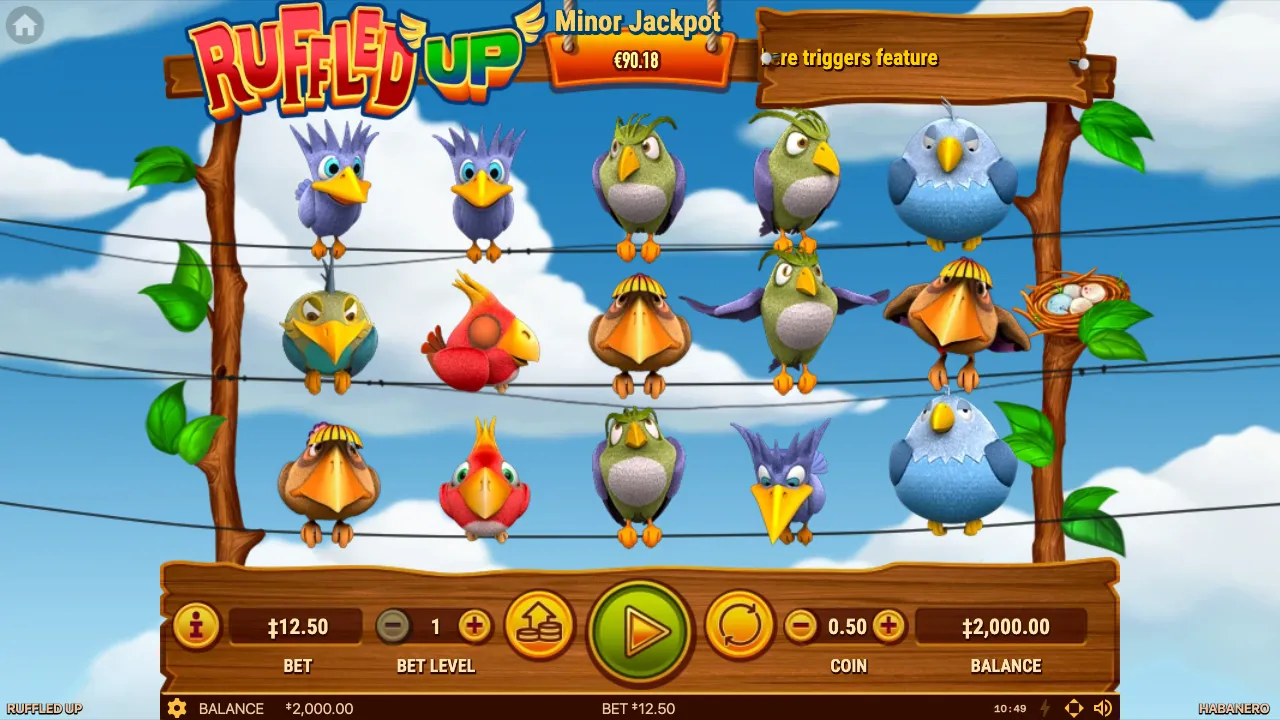Toggle fullscreen mode
This screenshot has width=1280, height=720.
tap(1074, 708)
